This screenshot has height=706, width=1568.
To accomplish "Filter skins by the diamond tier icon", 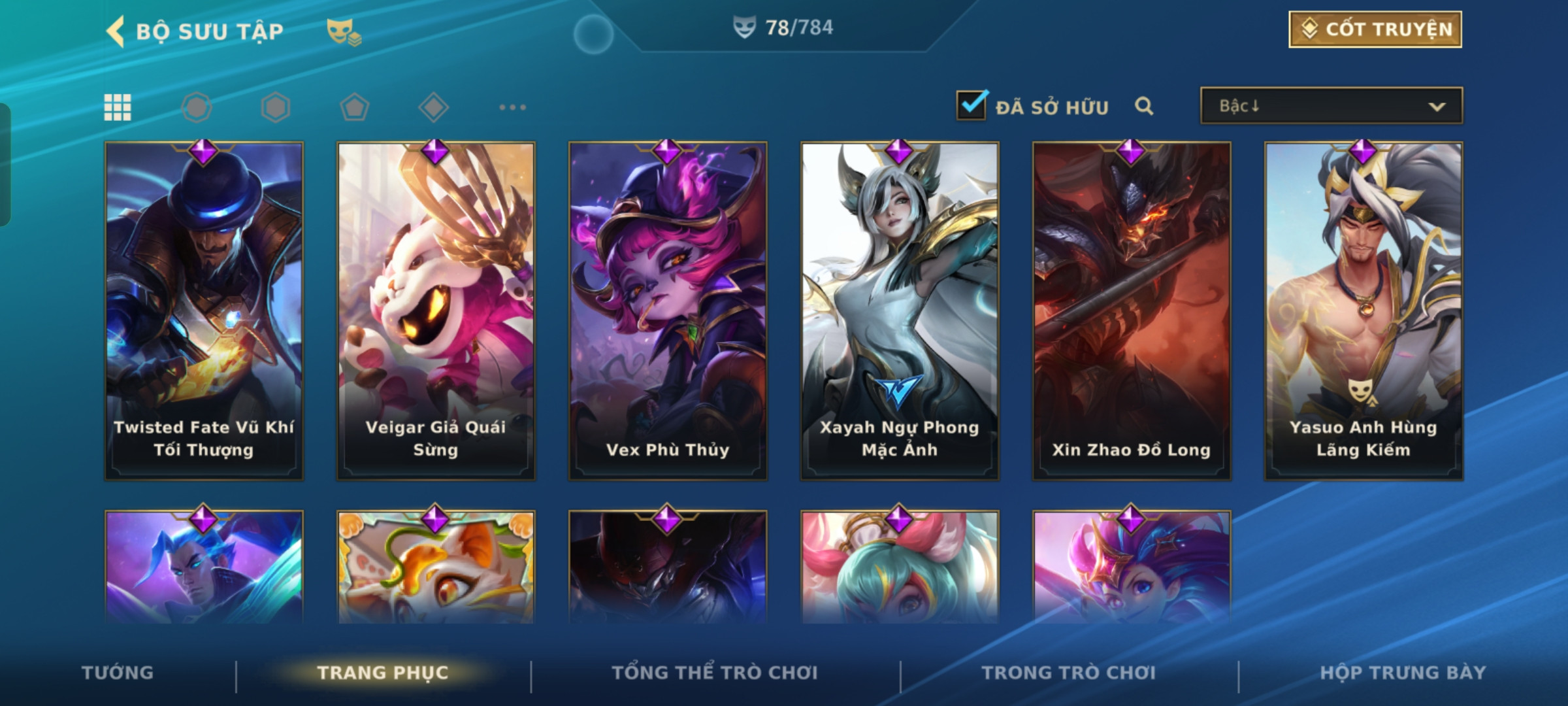I will 433,107.
